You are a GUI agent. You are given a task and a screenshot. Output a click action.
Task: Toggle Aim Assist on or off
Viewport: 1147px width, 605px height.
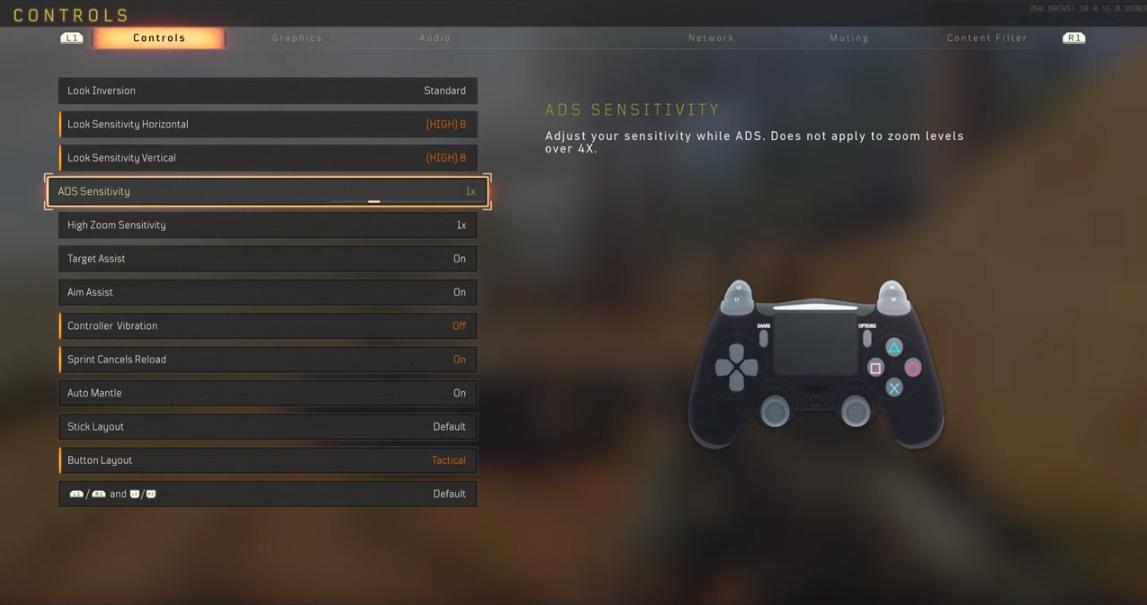point(268,292)
